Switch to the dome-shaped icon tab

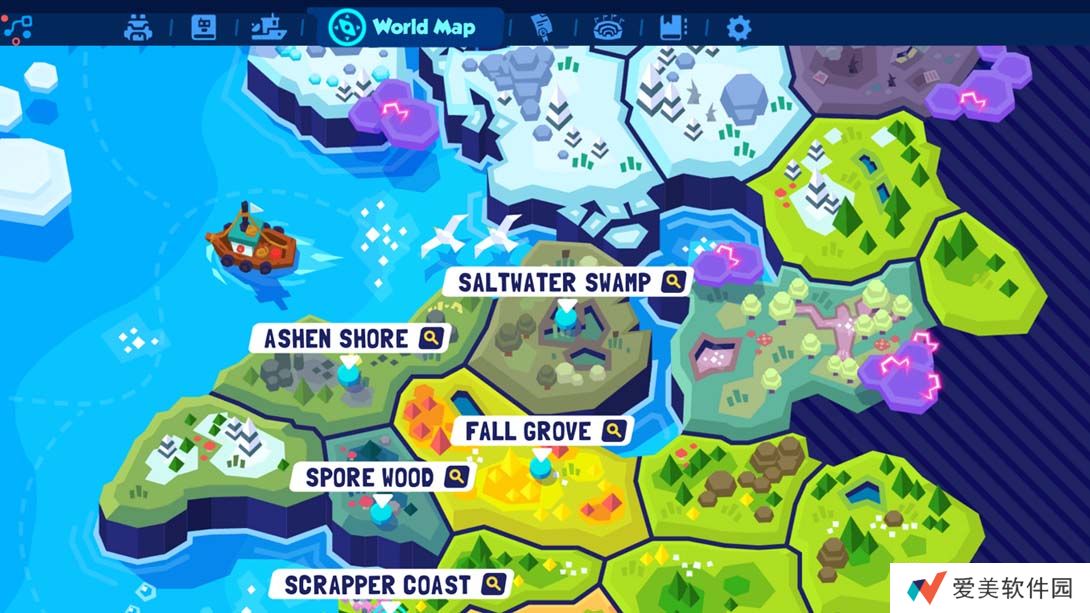pos(607,27)
